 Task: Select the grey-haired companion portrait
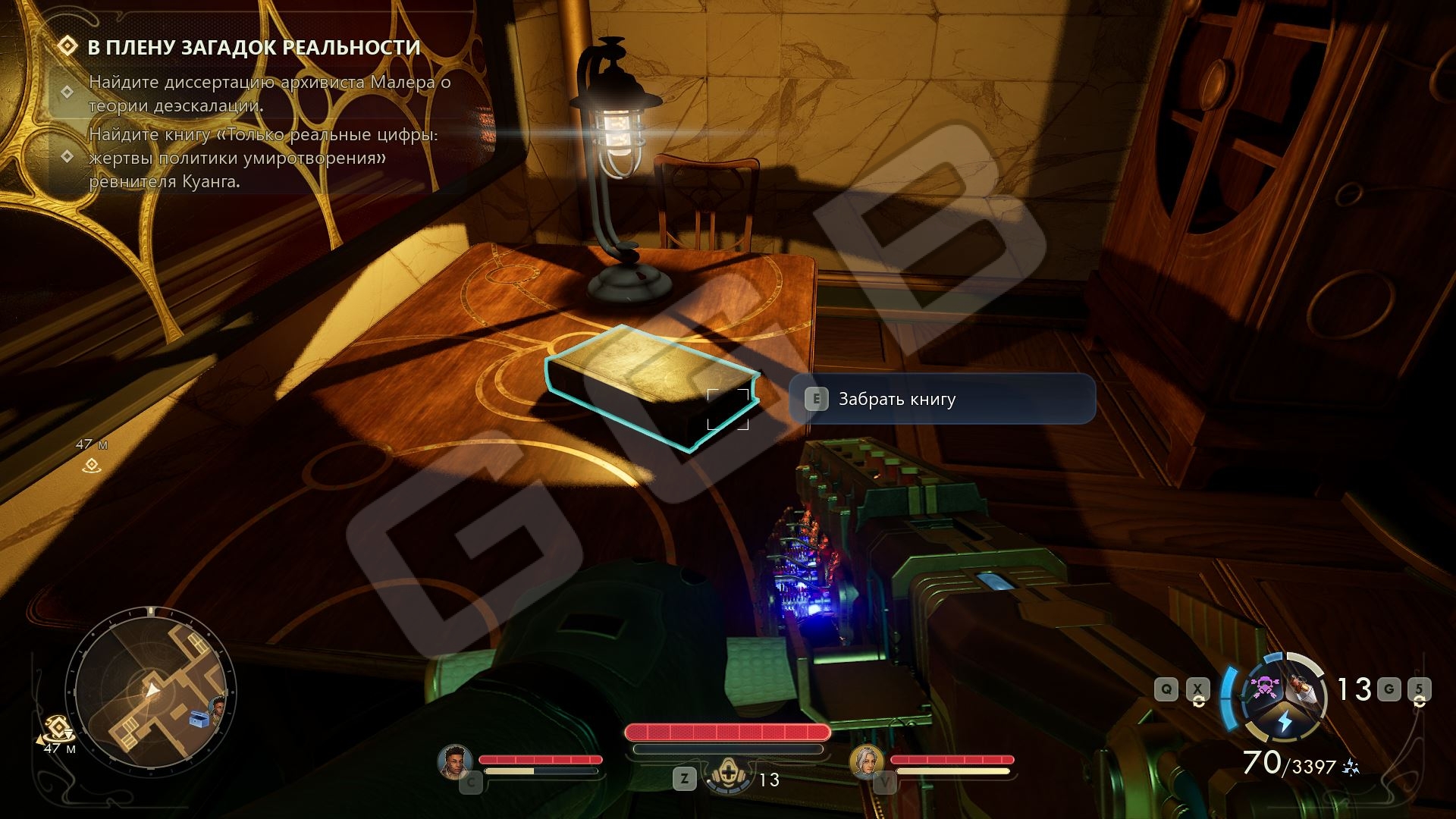pos(866,761)
